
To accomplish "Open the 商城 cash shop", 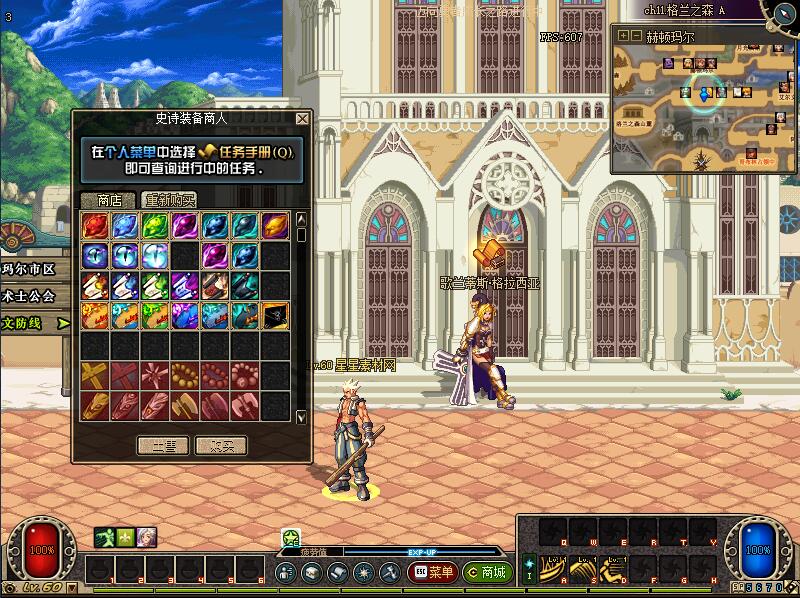I will (485, 573).
